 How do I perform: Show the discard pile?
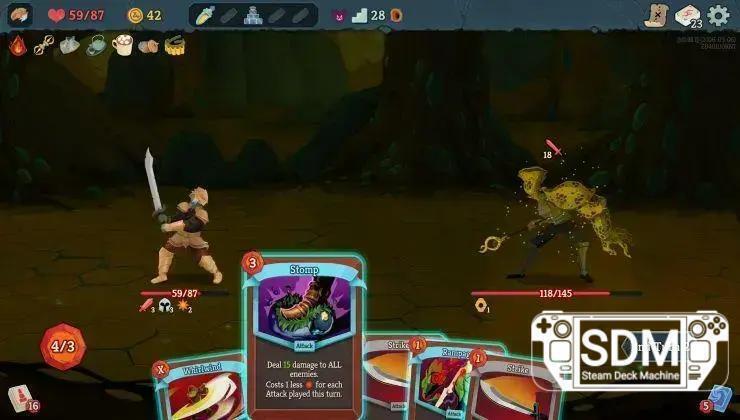721,399
